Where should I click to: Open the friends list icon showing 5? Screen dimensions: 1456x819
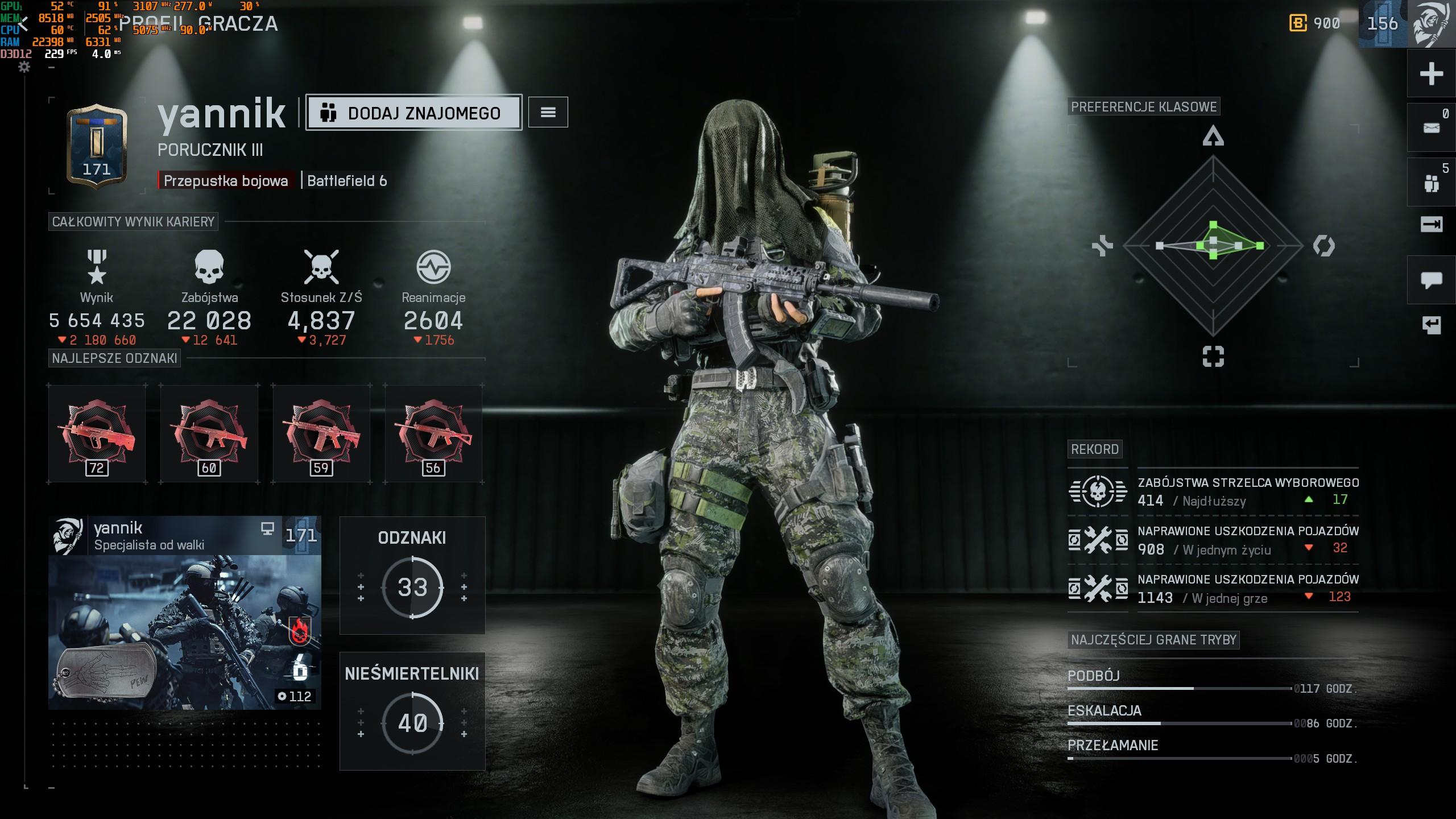[1431, 183]
